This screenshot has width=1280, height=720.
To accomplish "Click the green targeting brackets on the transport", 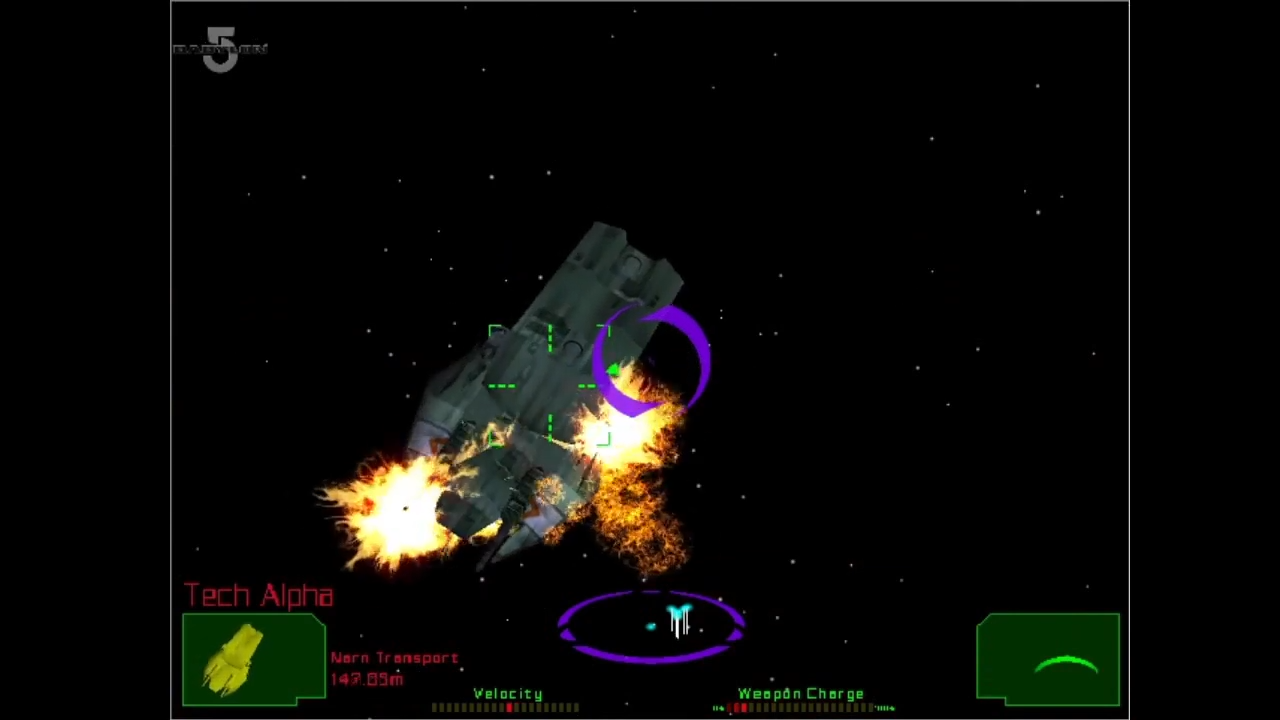I will click(x=550, y=385).
